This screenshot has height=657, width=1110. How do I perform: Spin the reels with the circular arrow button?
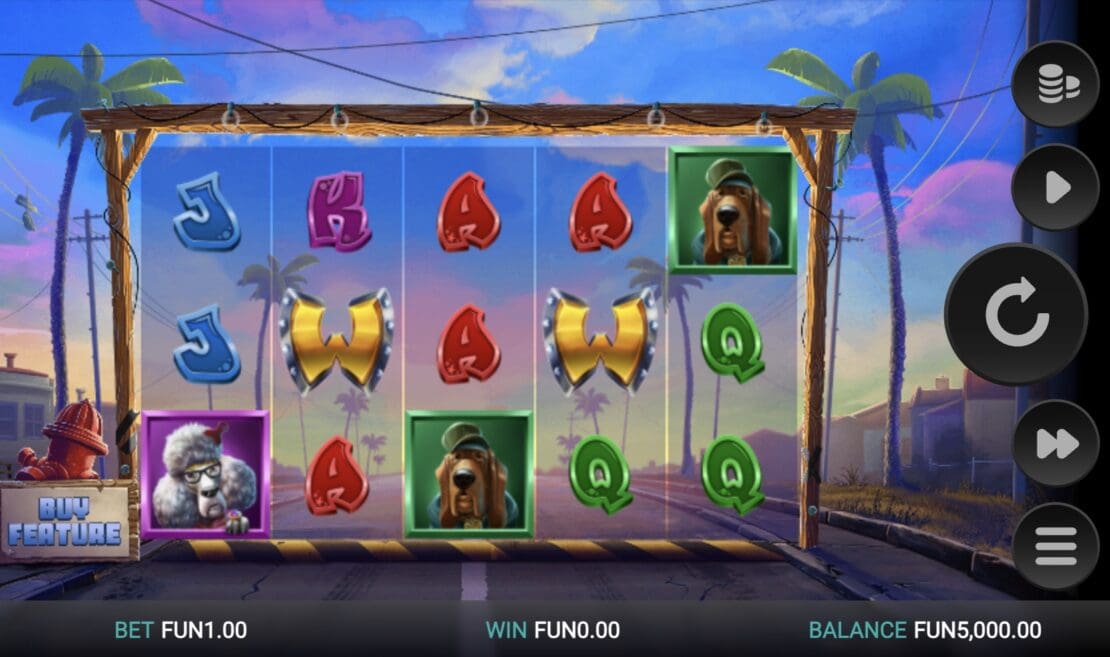pyautogui.click(x=1015, y=314)
